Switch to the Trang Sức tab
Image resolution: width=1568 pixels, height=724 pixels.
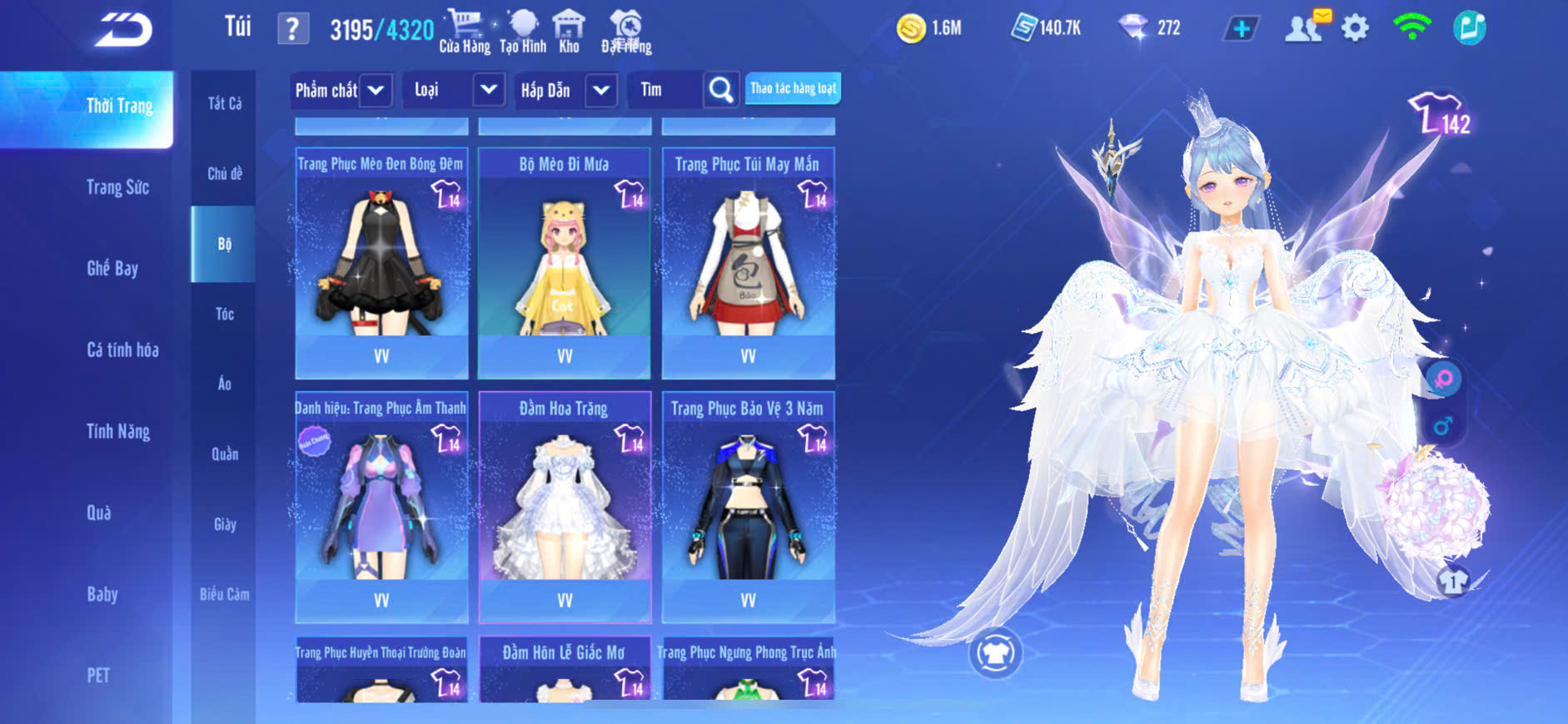117,187
